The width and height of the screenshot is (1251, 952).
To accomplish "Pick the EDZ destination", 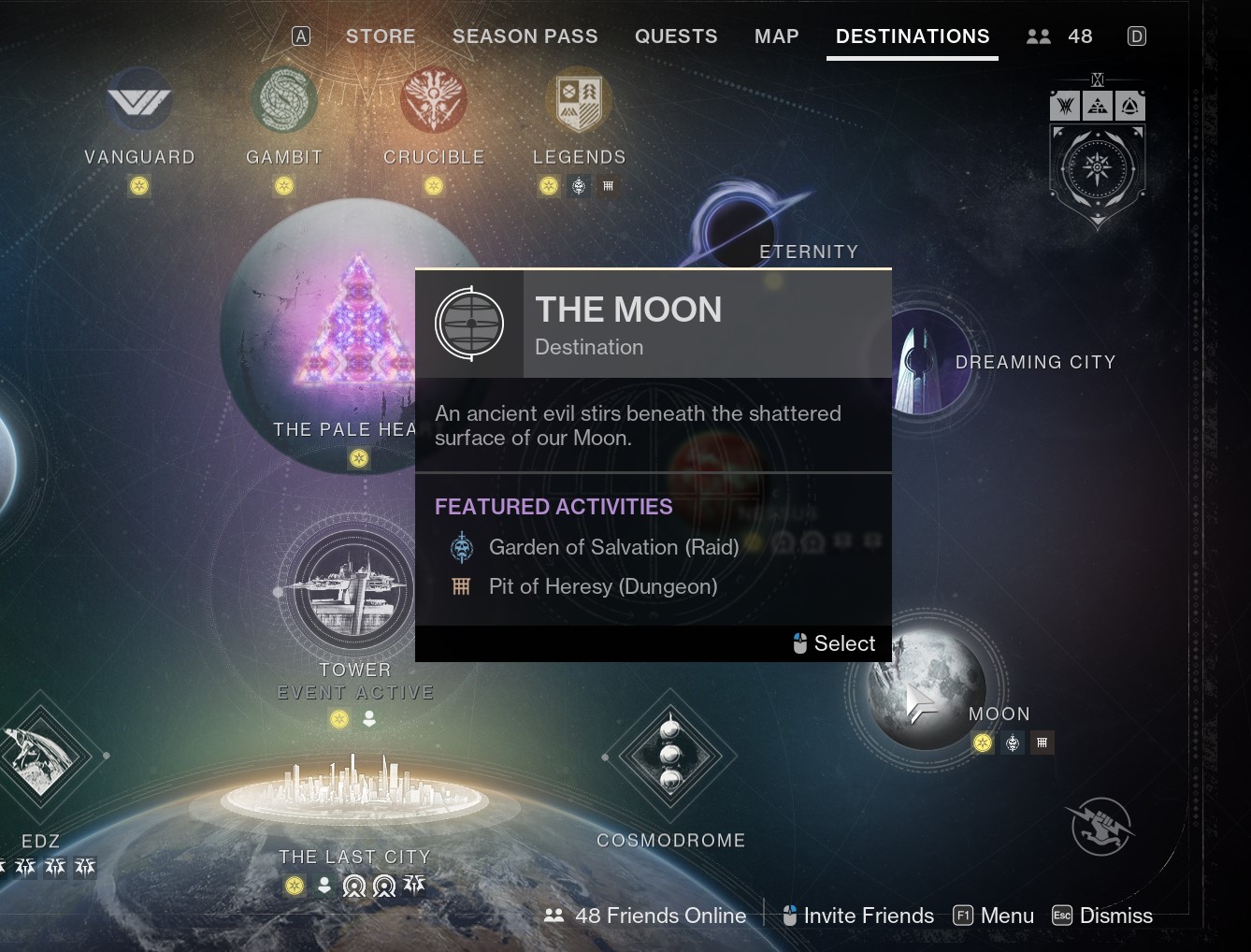I will [39, 757].
